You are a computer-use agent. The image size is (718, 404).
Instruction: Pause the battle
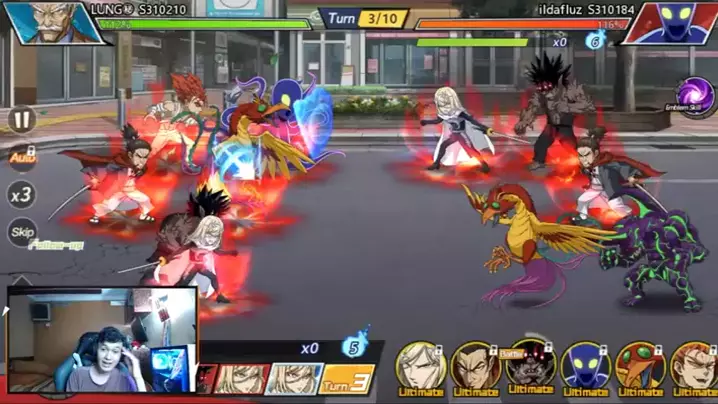21,120
